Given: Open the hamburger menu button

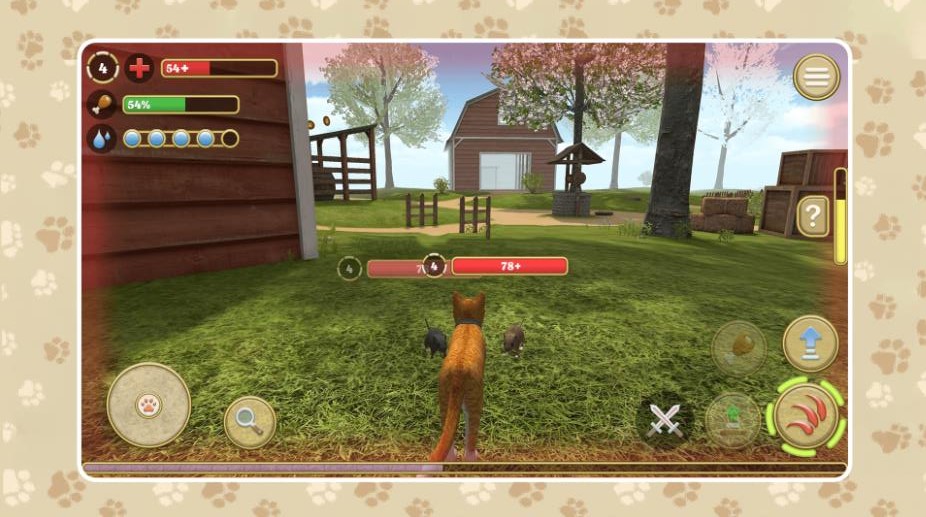Looking at the screenshot, I should click(816, 77).
